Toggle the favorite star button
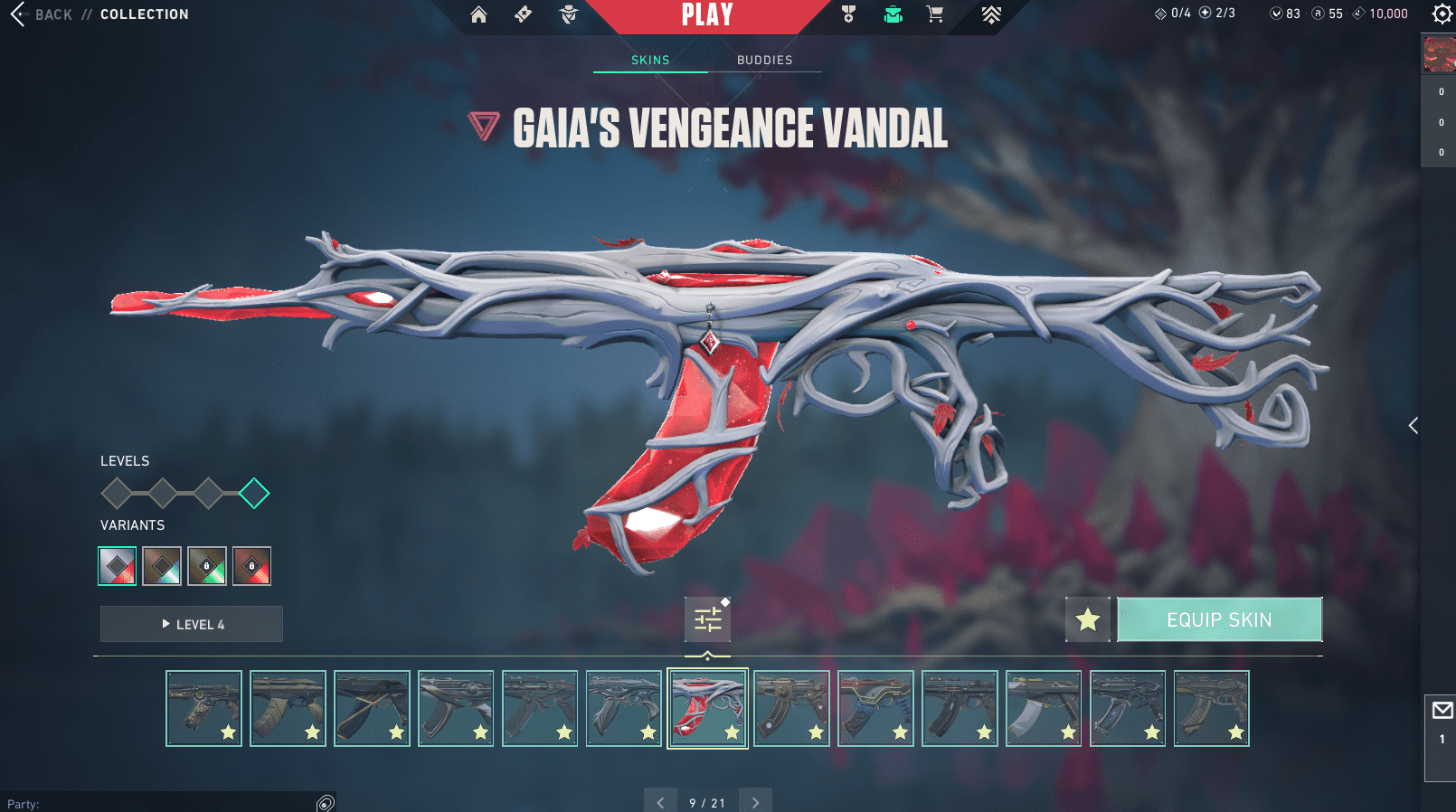 (x=1087, y=619)
